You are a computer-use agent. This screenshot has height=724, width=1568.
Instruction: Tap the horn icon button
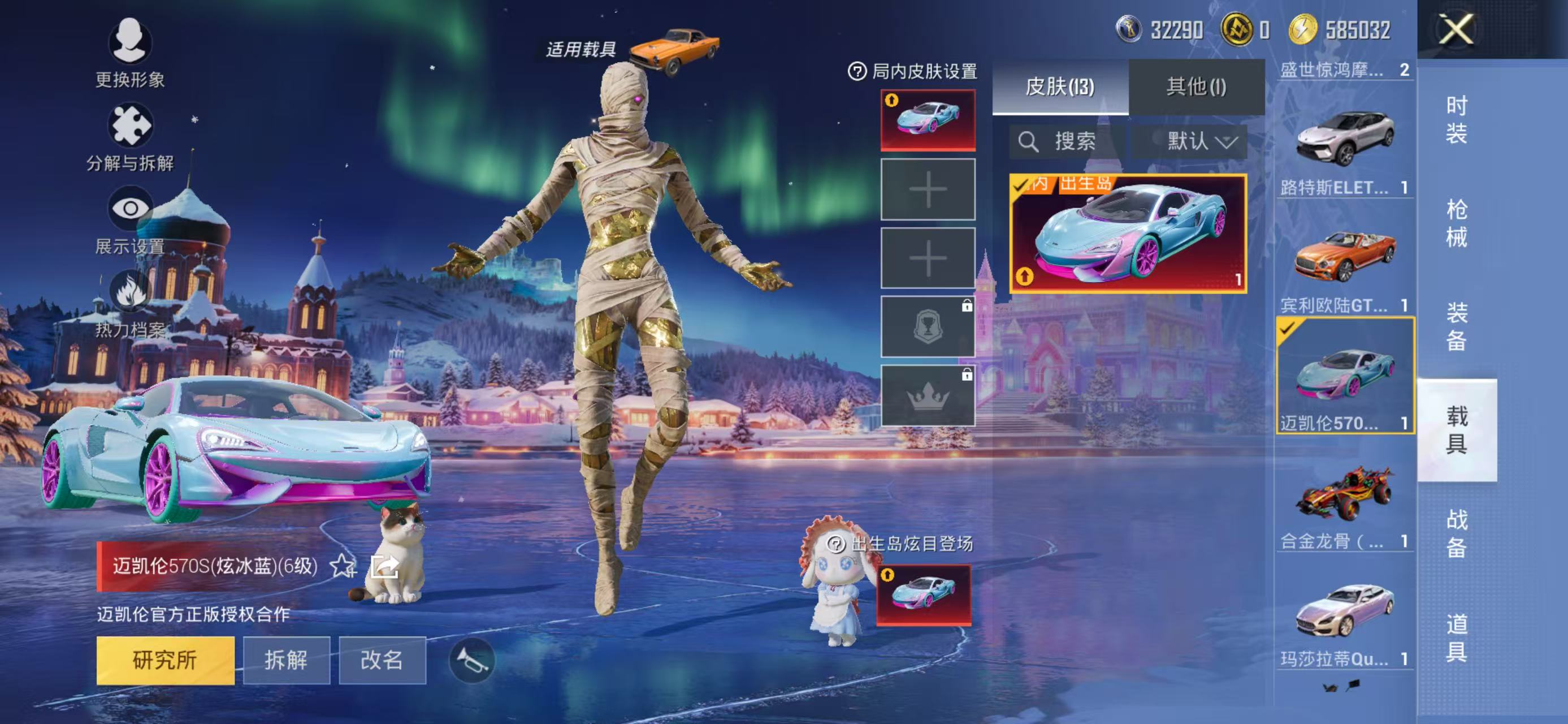(x=472, y=660)
